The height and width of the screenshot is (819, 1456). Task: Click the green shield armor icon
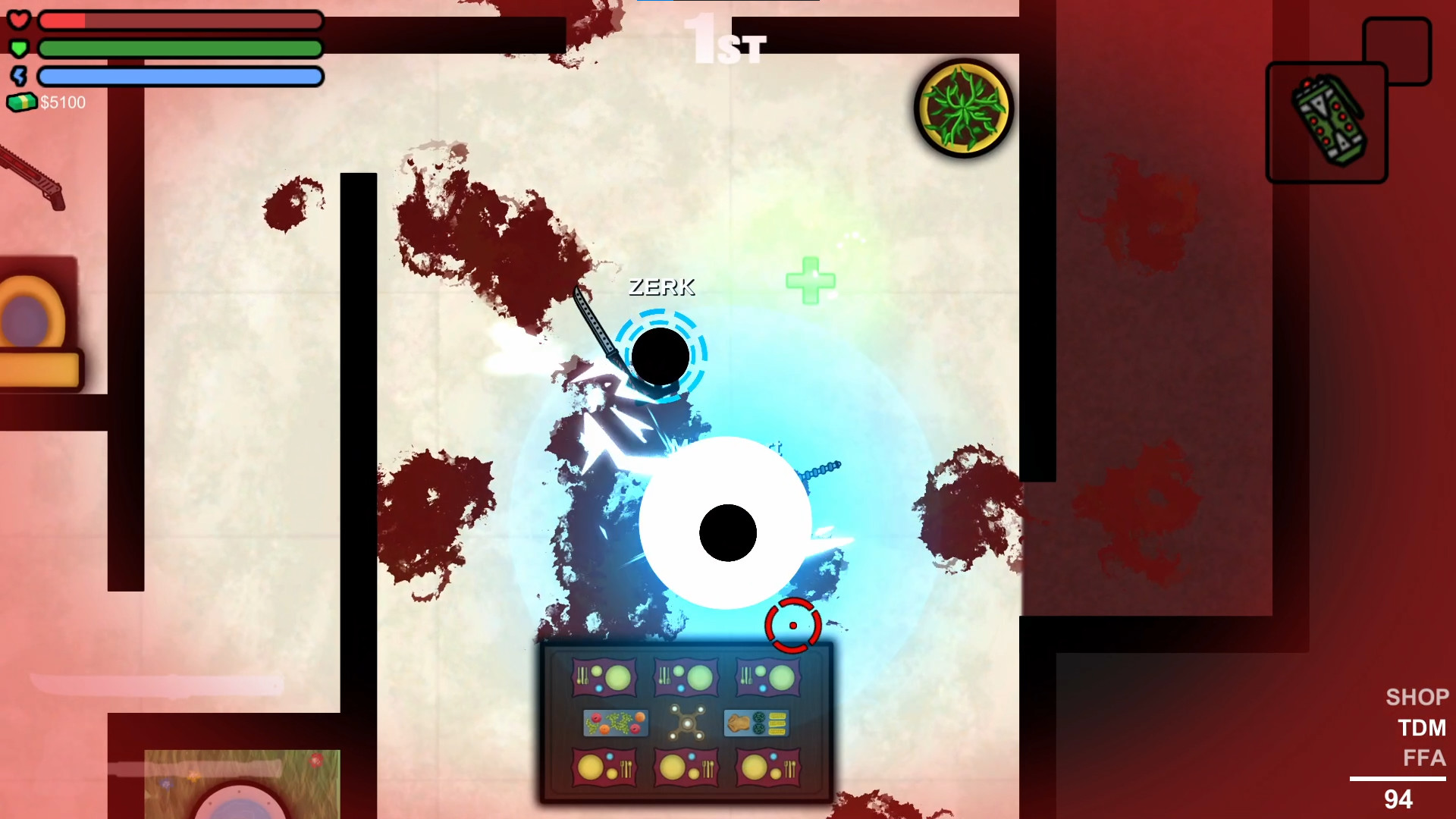point(20,48)
